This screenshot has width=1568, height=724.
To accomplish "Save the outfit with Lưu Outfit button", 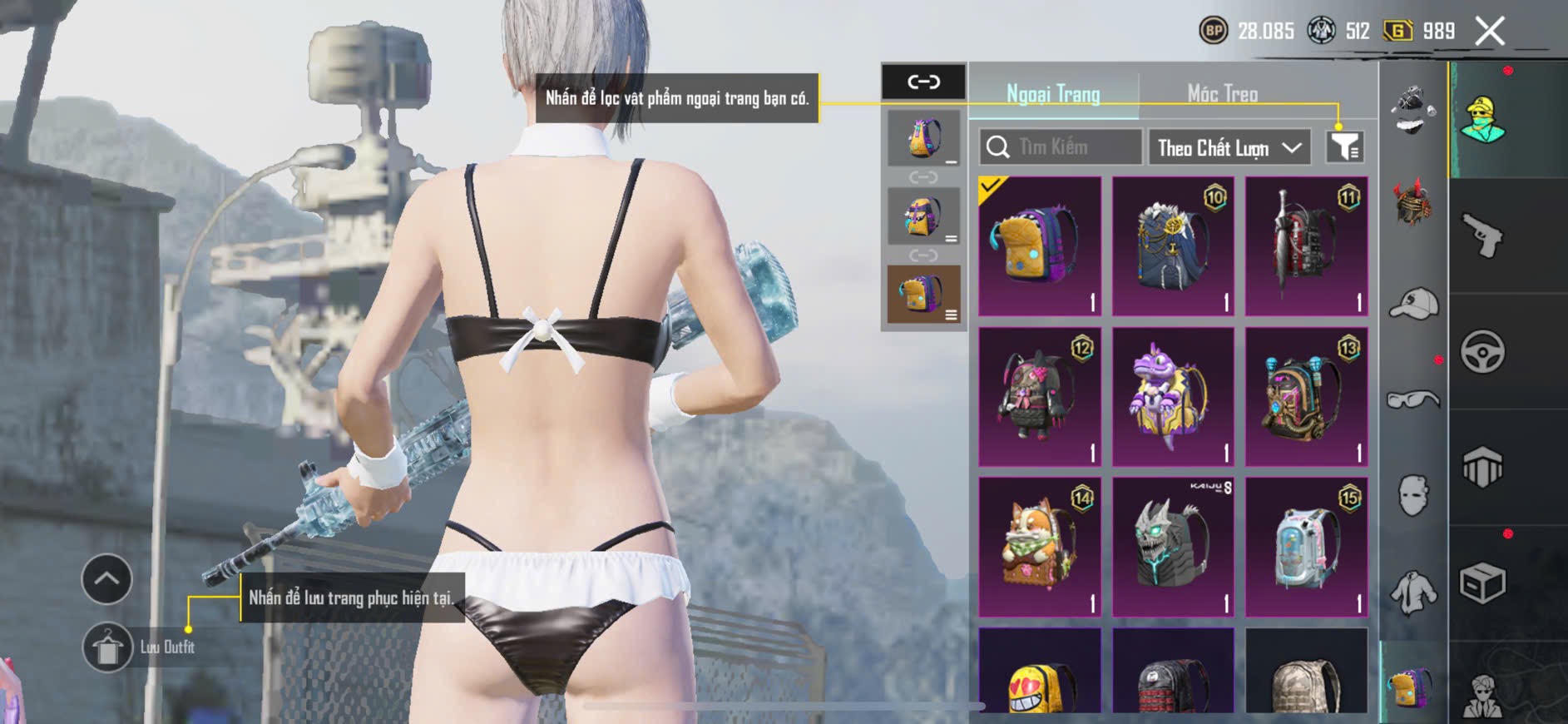I will tap(107, 647).
